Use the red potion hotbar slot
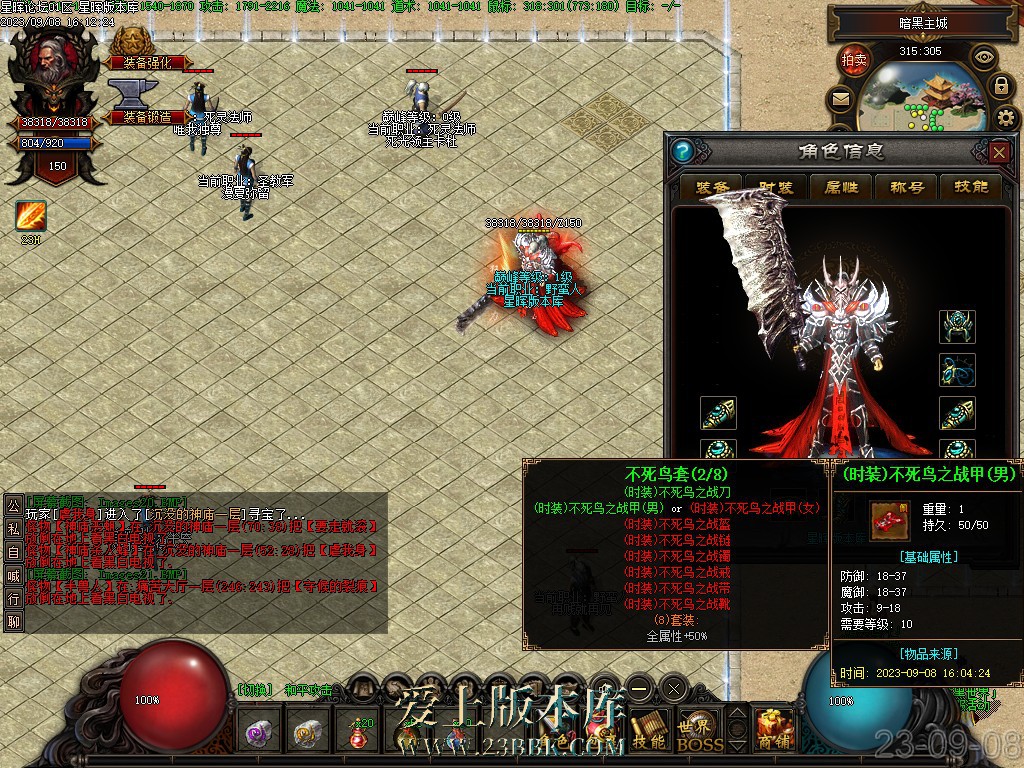The width and height of the screenshot is (1024, 768). [x=359, y=735]
